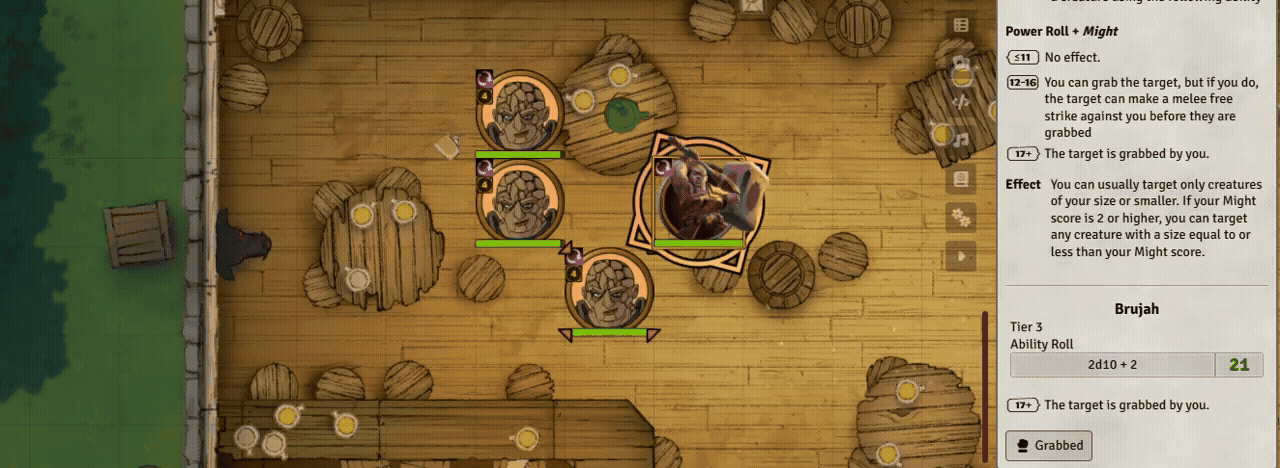Collapse the sidebar with the arrow button

961,256
